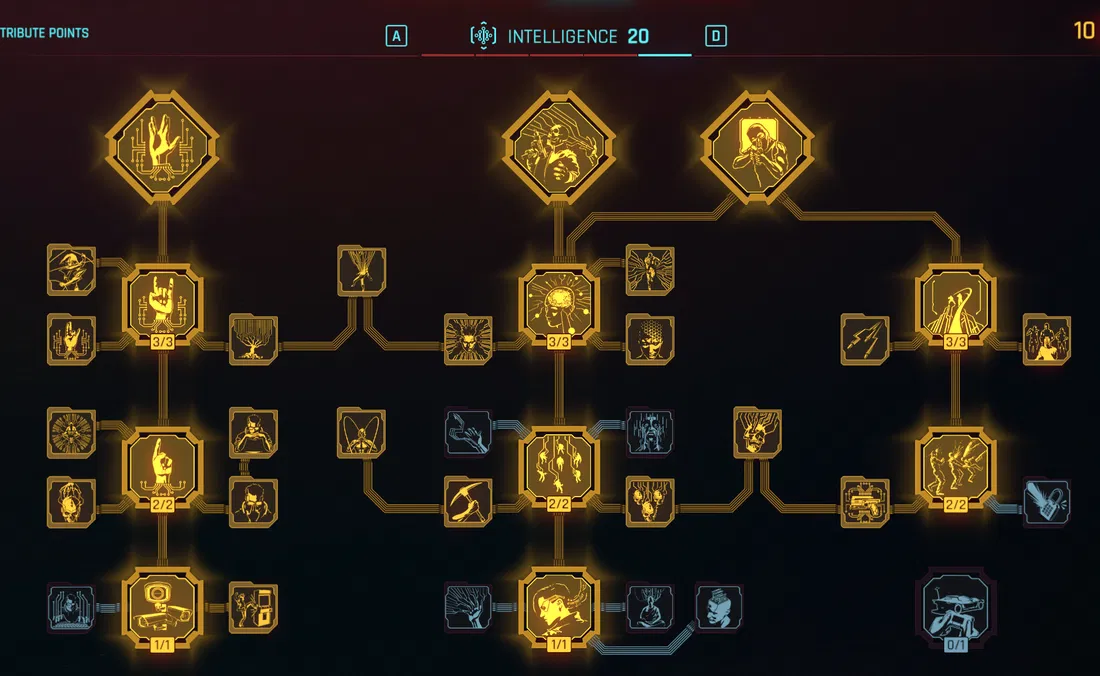Viewport: 1100px width, 676px height.
Task: Choose the glowing brain perk showing 3/3
Action: click(559, 304)
